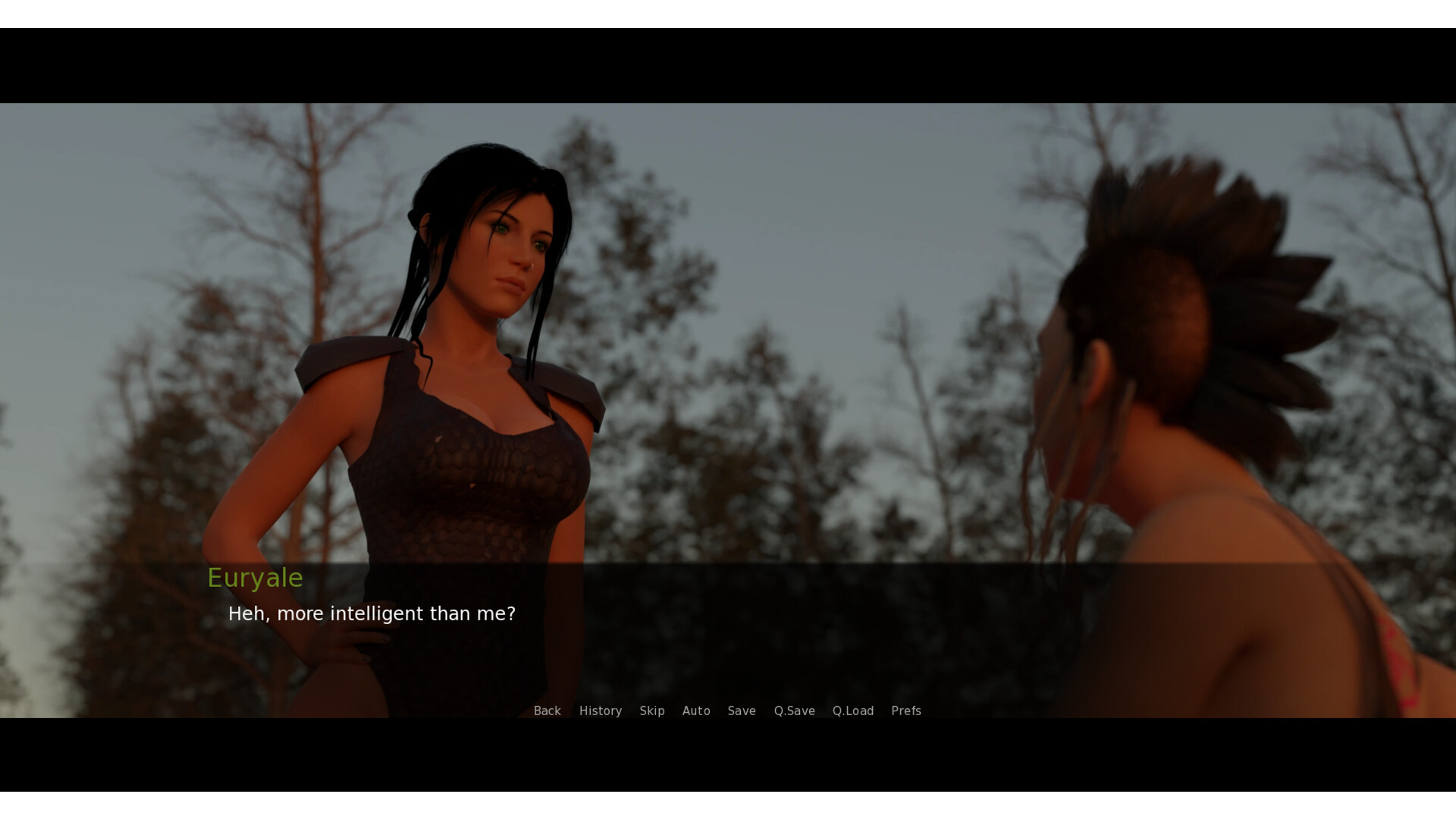
Task: Go back to previous dialogue with Back
Action: pos(547,711)
